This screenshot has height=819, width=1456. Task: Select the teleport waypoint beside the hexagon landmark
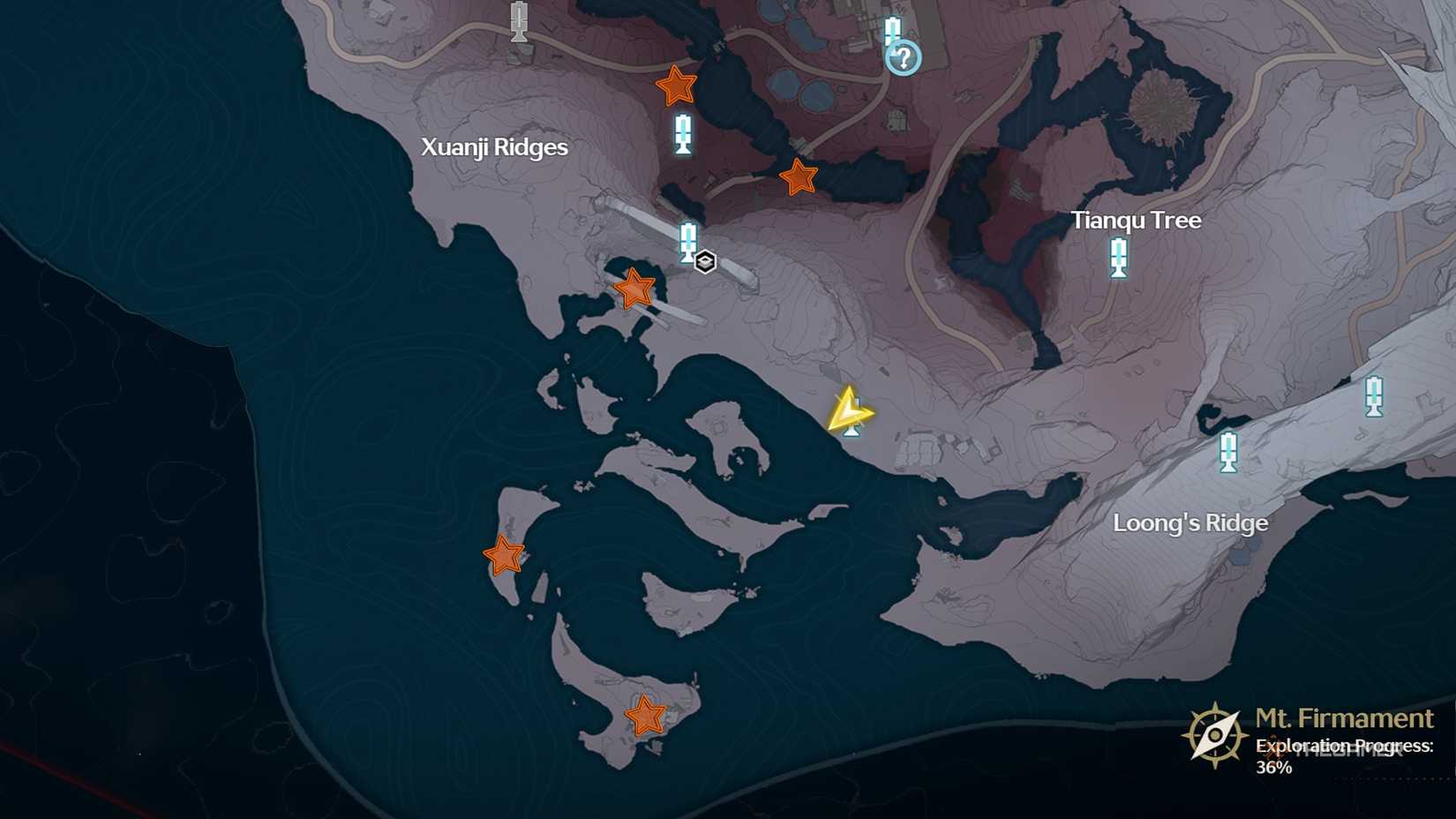[x=687, y=240]
